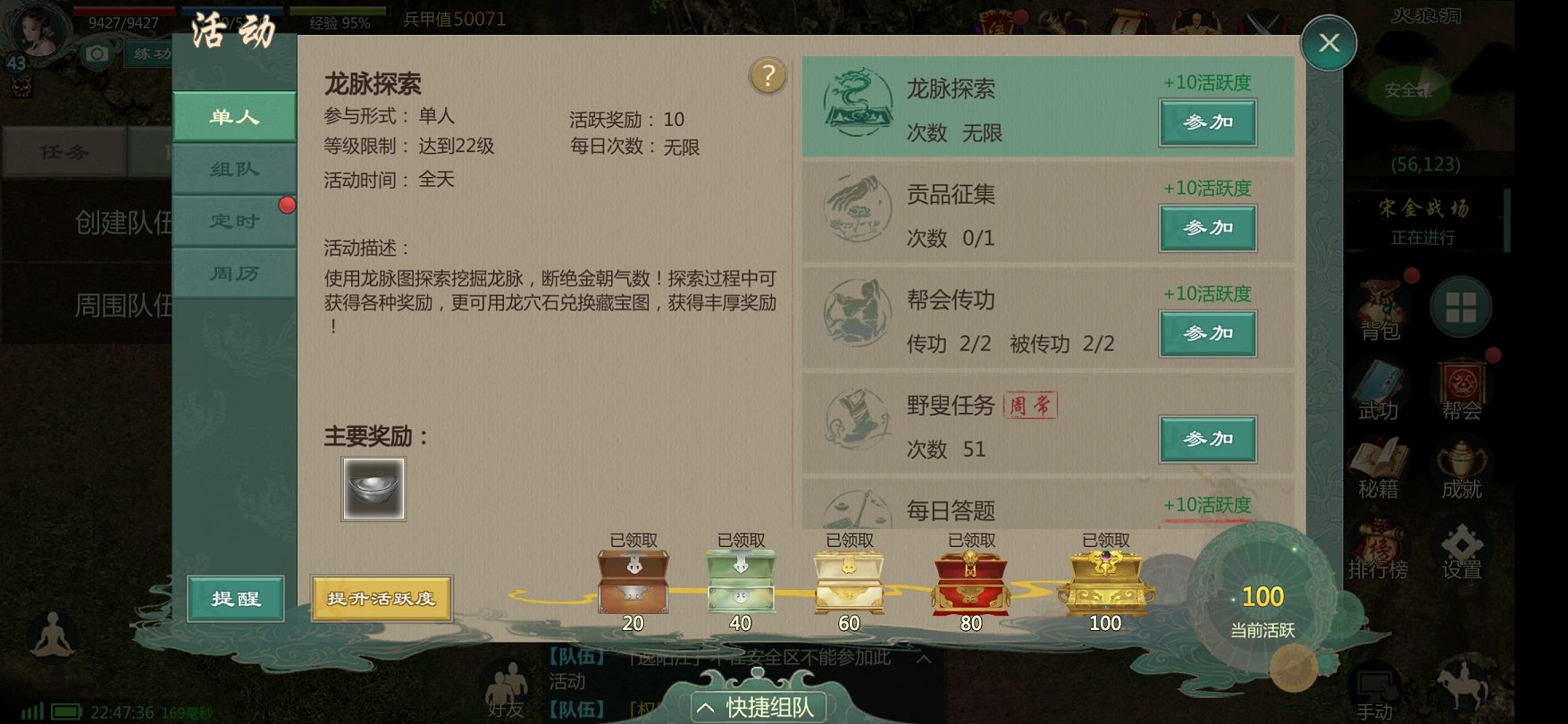Tap the 提醒 reminder button
1568x724 pixels.
pos(236,598)
